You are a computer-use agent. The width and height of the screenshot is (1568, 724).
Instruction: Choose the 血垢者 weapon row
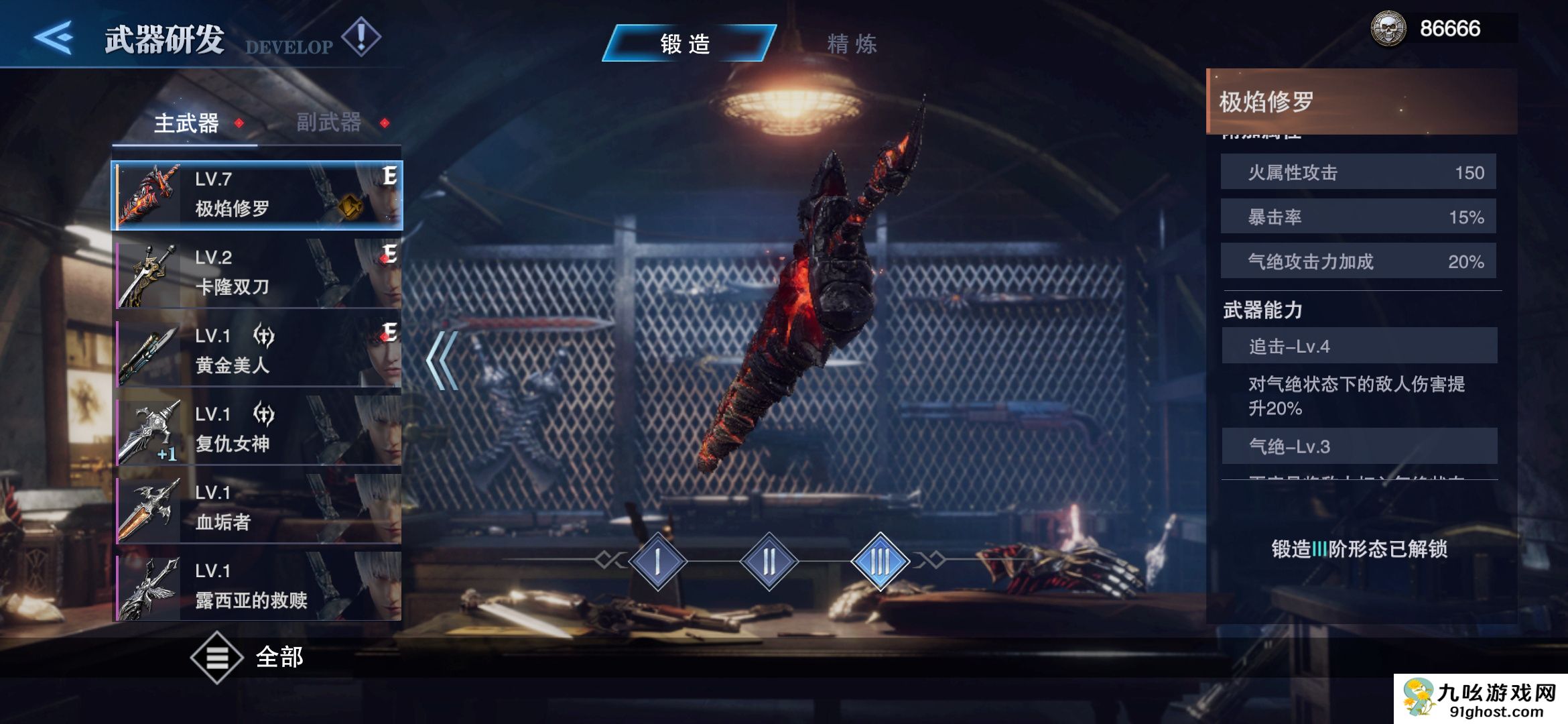coord(257,508)
